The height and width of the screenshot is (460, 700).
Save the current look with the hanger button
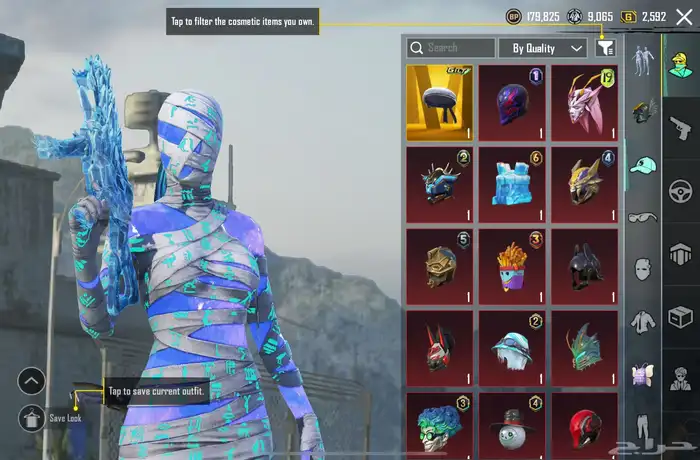pos(32,417)
